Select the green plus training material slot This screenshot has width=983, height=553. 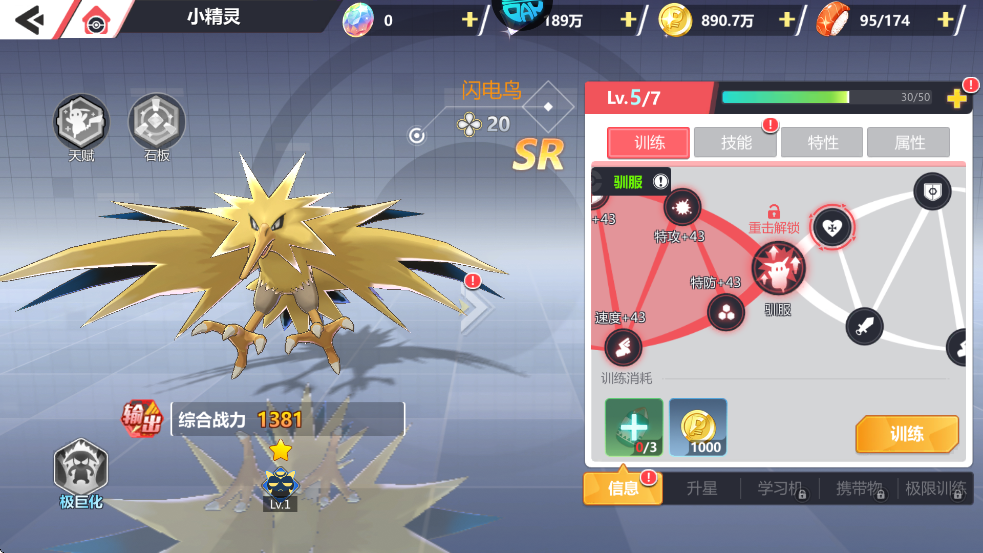pyautogui.click(x=633, y=427)
